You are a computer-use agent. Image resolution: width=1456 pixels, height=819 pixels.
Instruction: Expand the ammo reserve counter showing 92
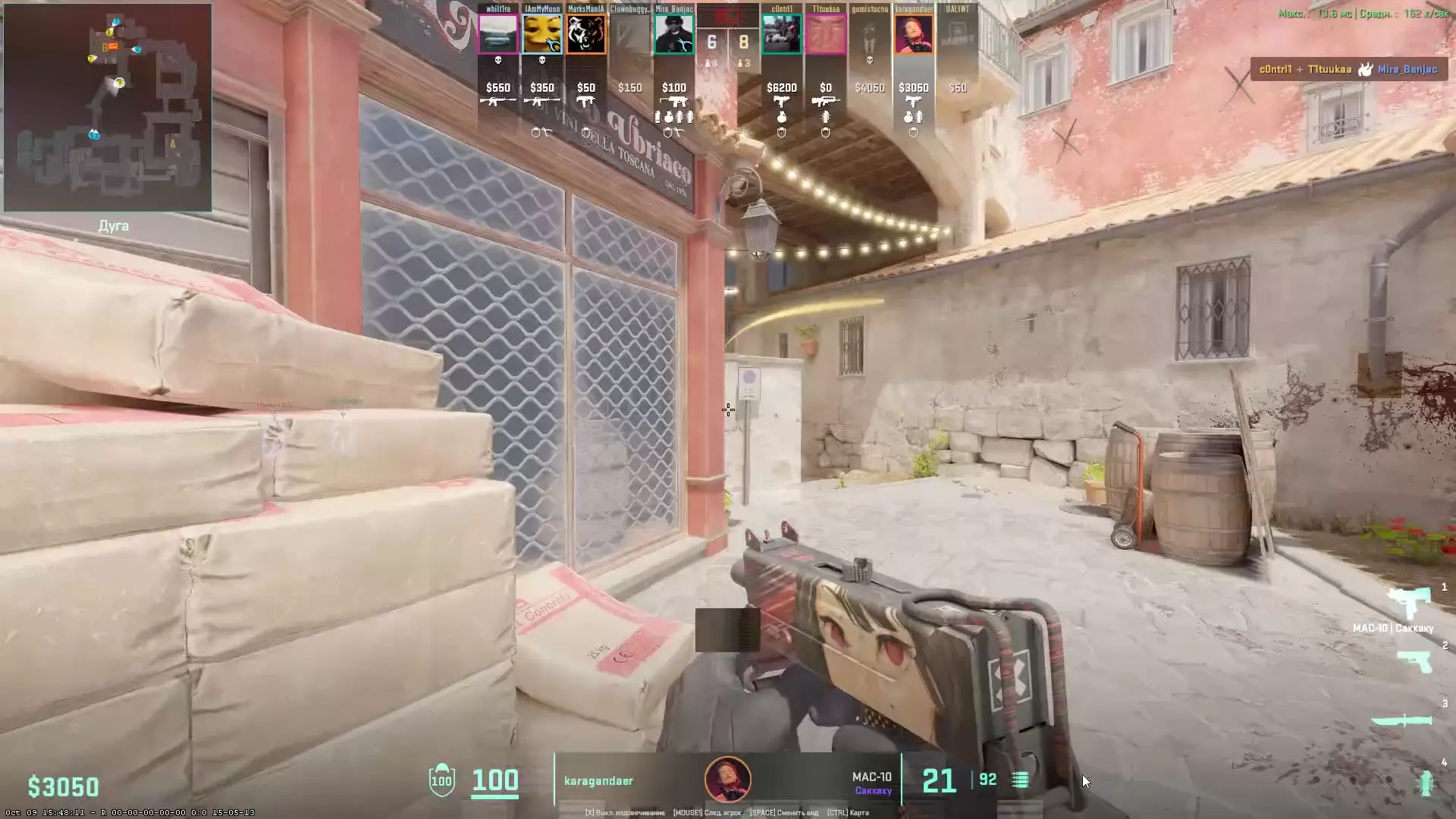click(987, 778)
